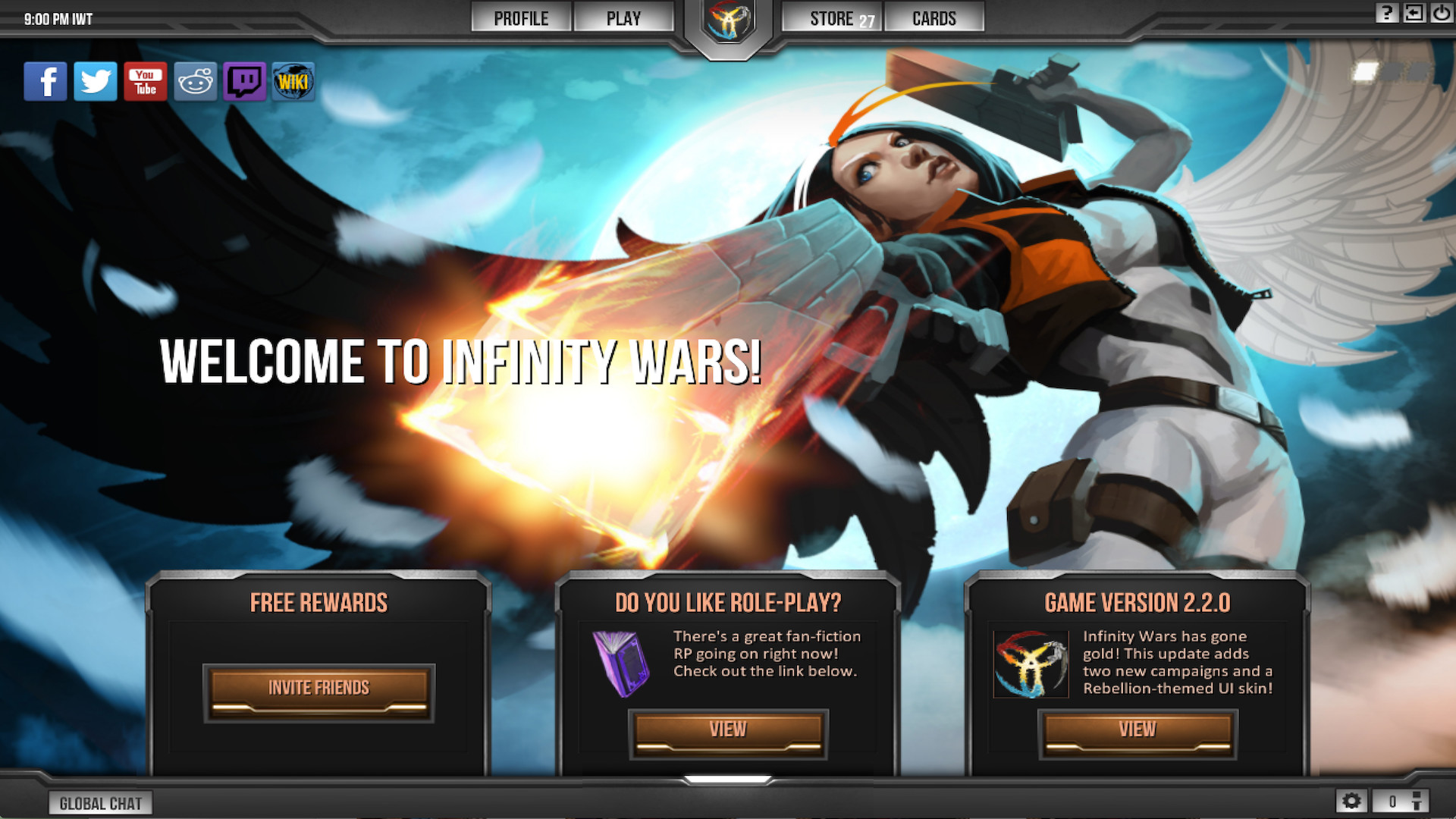Open the Store tab
Image resolution: width=1456 pixels, height=819 pixels.
pyautogui.click(x=831, y=17)
